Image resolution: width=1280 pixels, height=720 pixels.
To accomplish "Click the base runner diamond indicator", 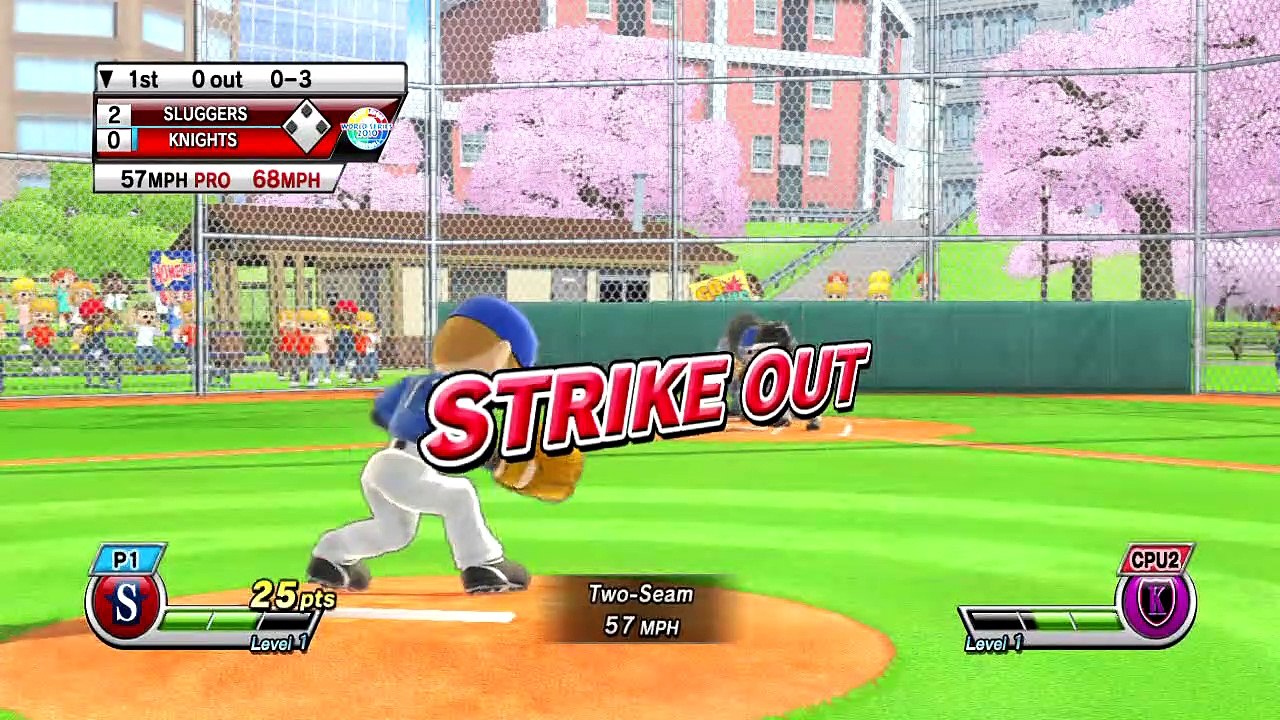I will 306,127.
